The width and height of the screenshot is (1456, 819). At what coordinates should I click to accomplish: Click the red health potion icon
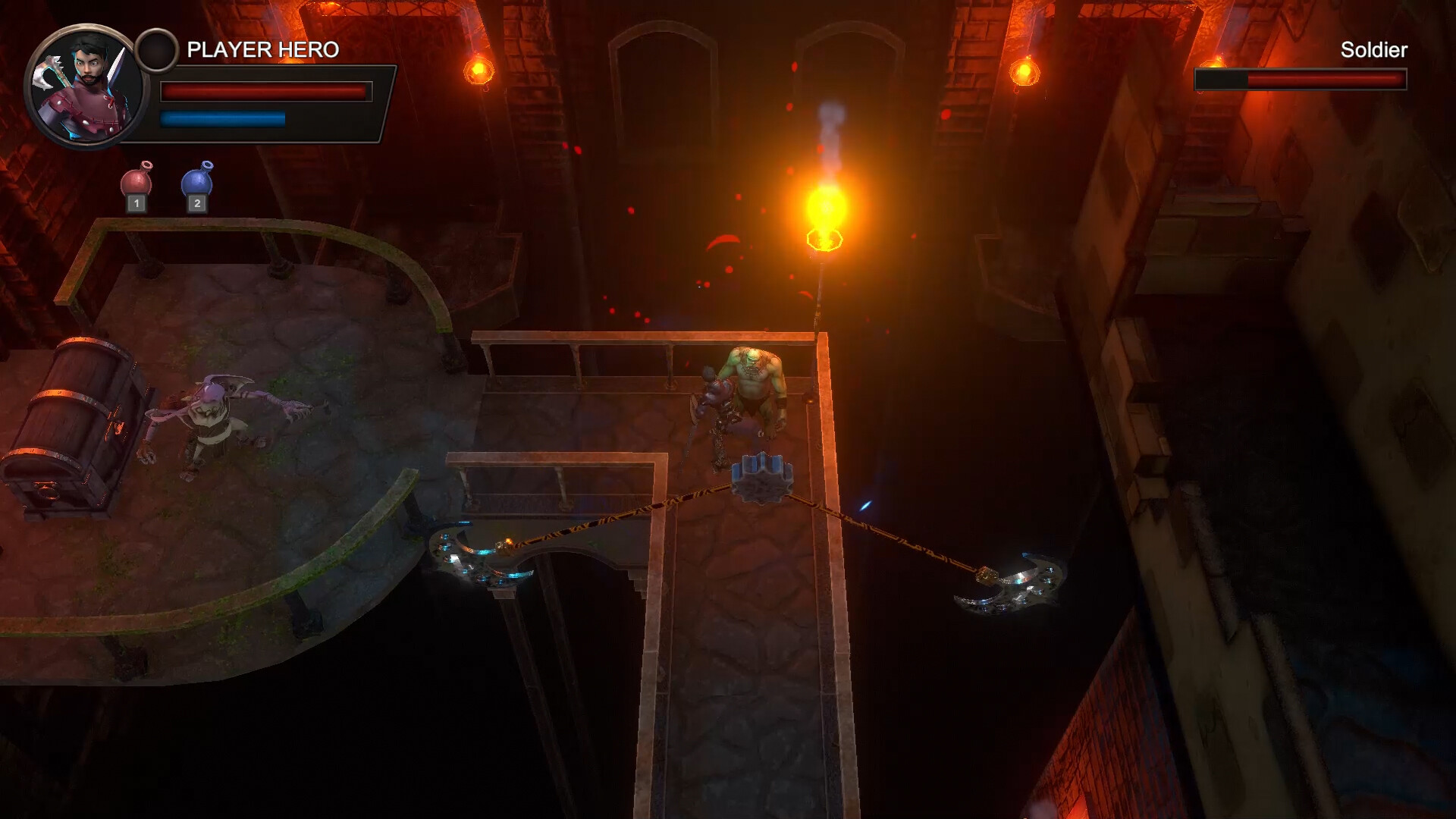point(136,178)
